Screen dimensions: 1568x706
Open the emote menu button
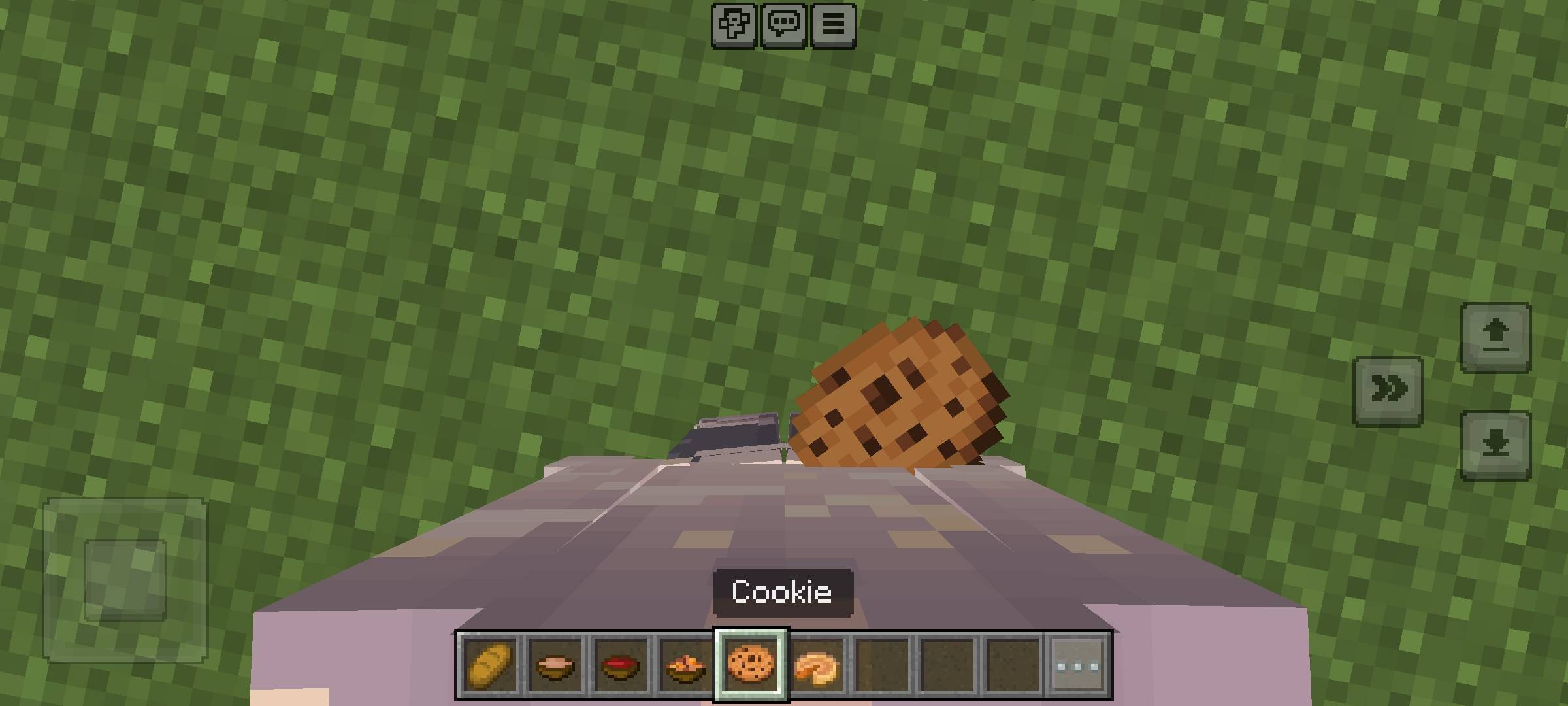pyautogui.click(x=734, y=25)
